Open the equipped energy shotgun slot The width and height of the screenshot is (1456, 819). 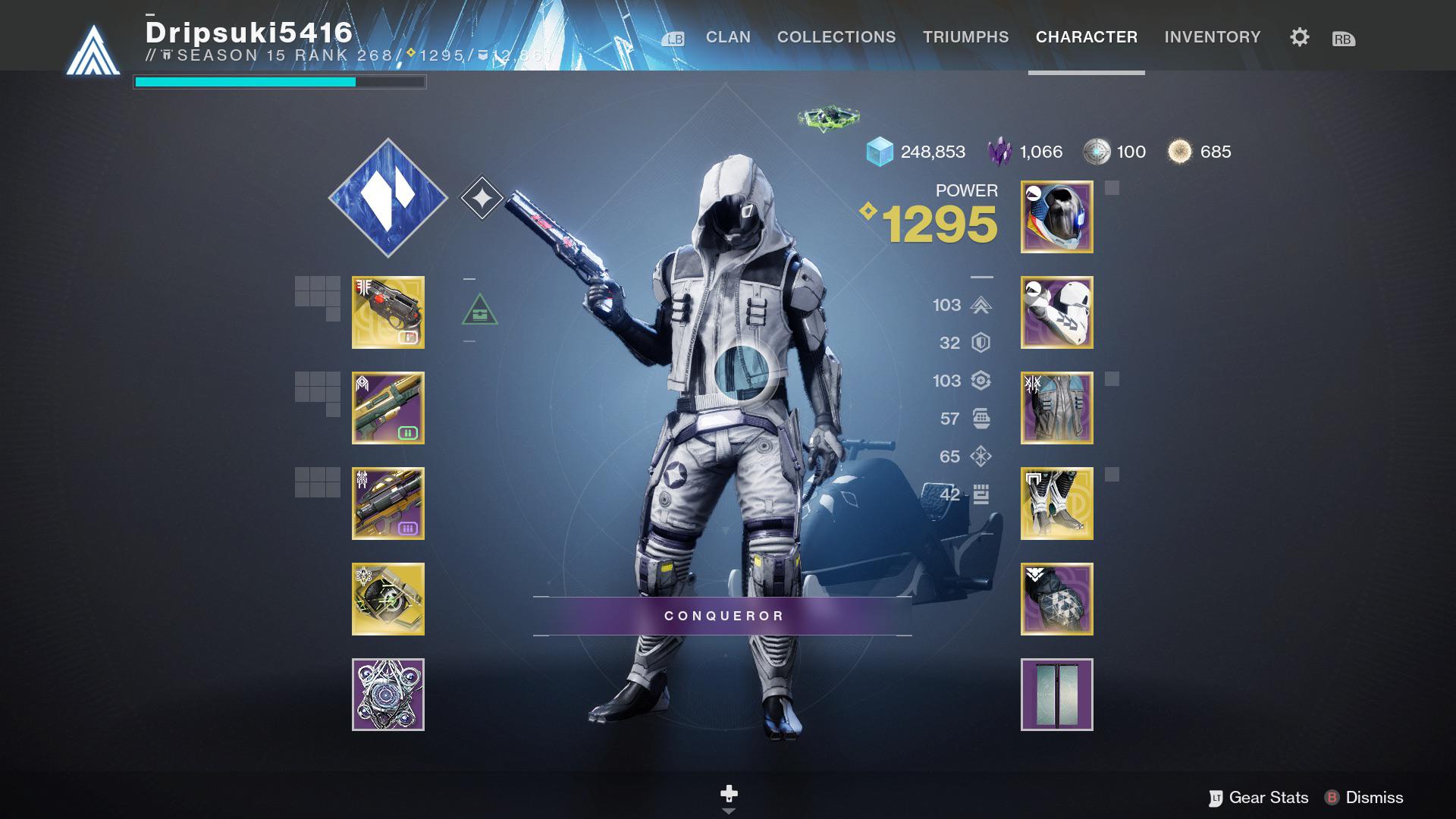point(388,409)
